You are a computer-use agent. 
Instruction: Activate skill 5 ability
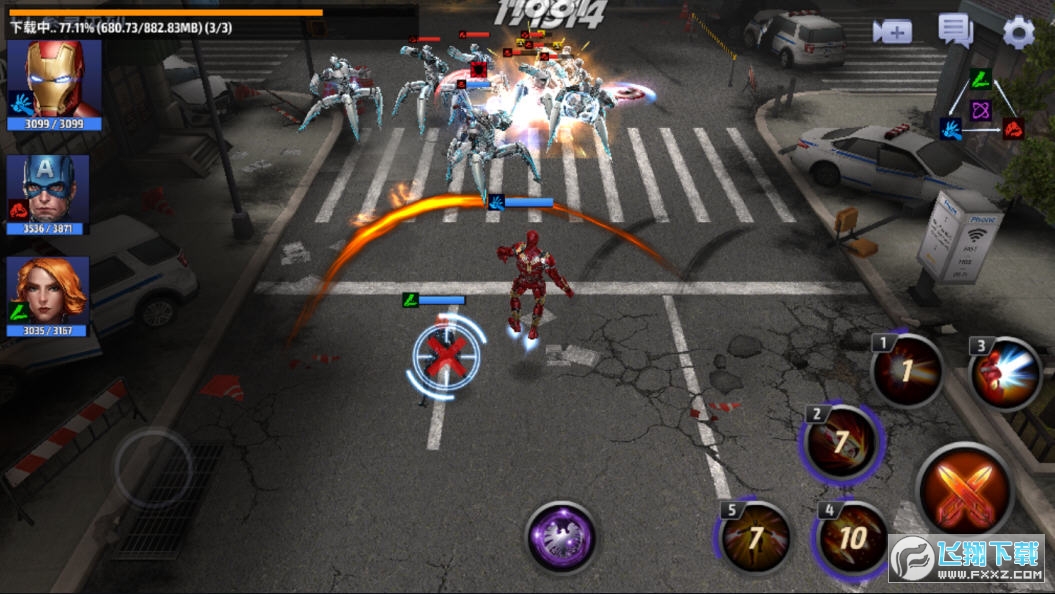(x=756, y=538)
